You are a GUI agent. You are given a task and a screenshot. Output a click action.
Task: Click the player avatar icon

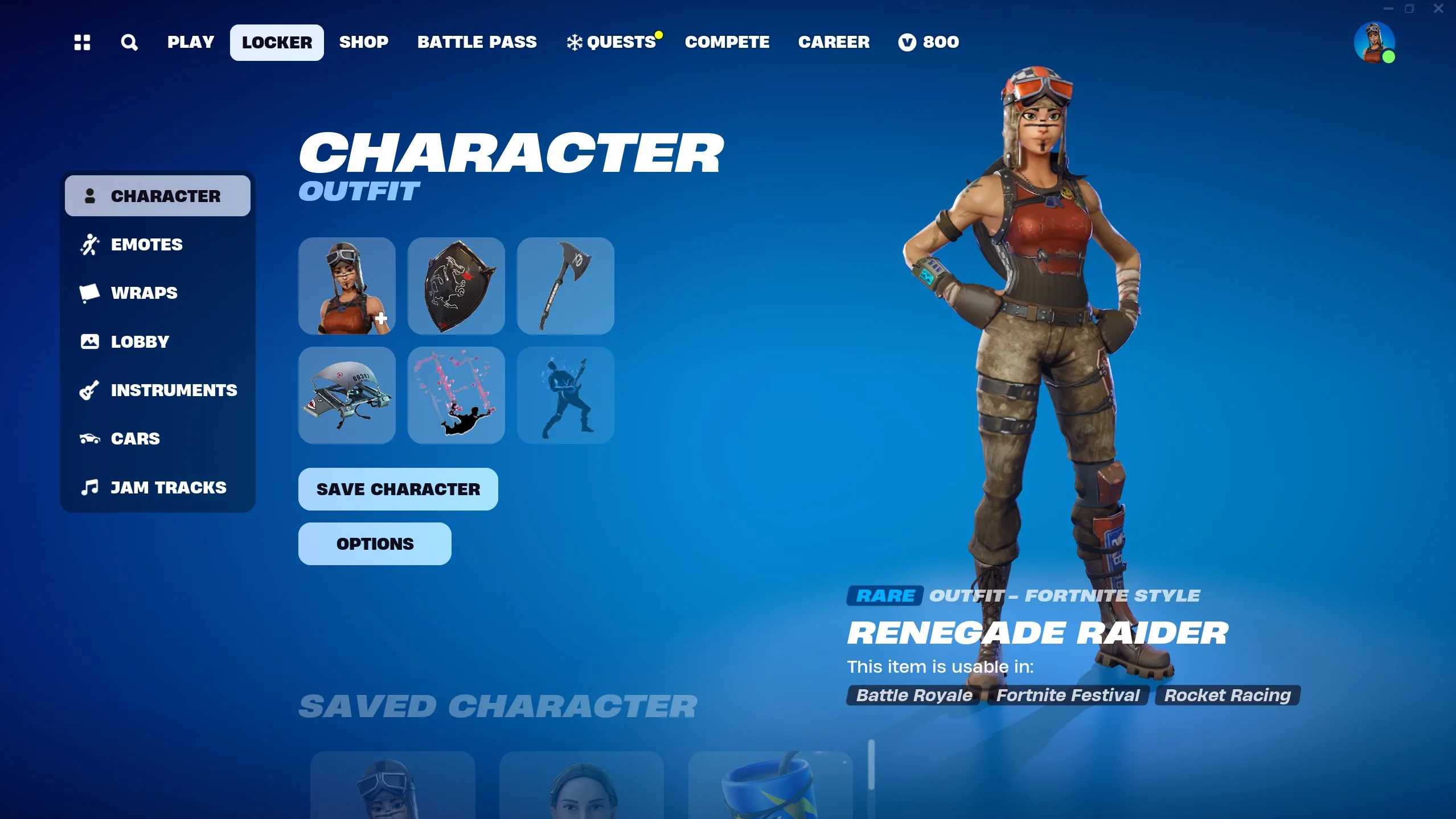[x=1373, y=42]
